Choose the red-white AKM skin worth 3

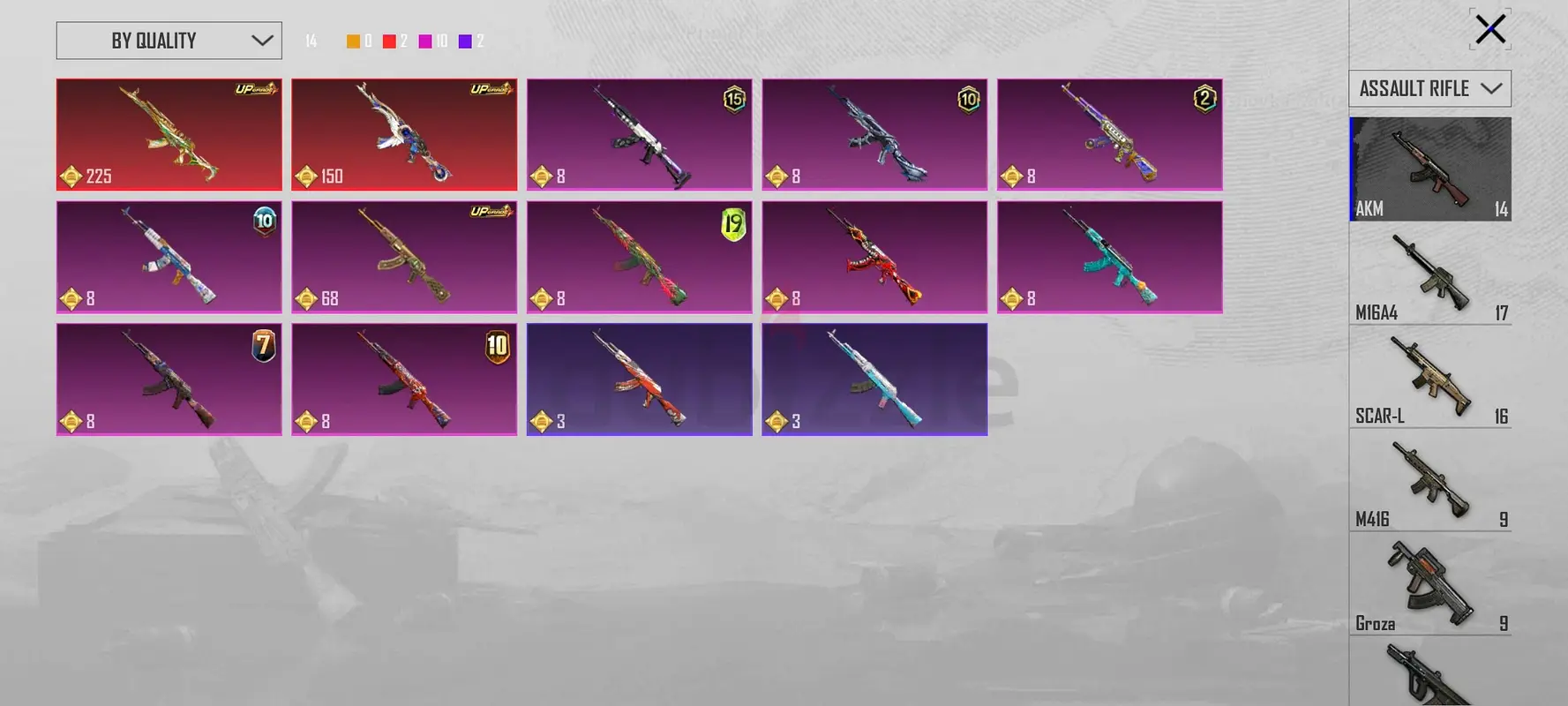(x=639, y=379)
